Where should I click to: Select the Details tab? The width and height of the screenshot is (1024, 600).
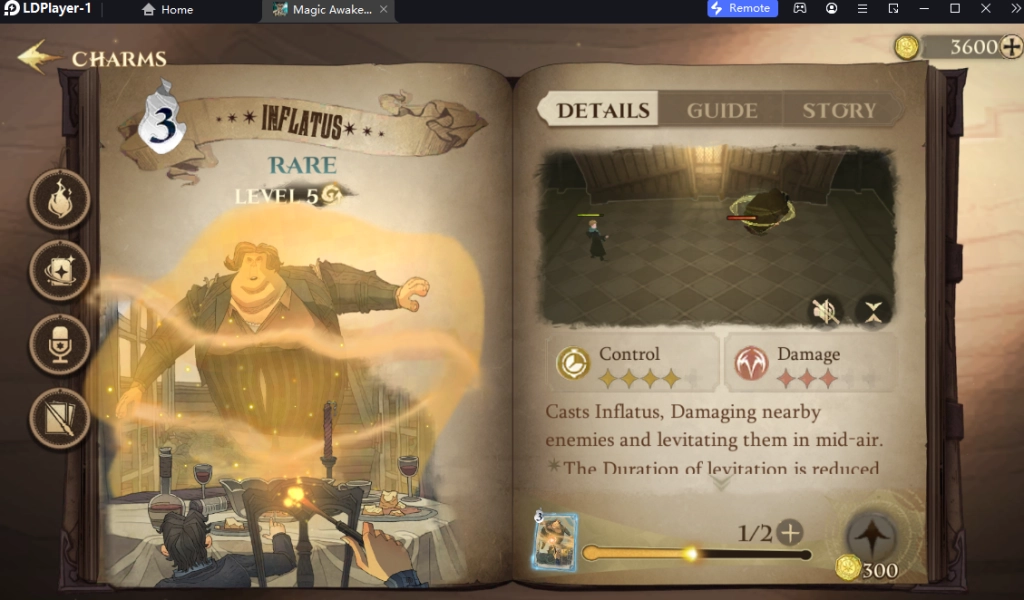point(602,111)
